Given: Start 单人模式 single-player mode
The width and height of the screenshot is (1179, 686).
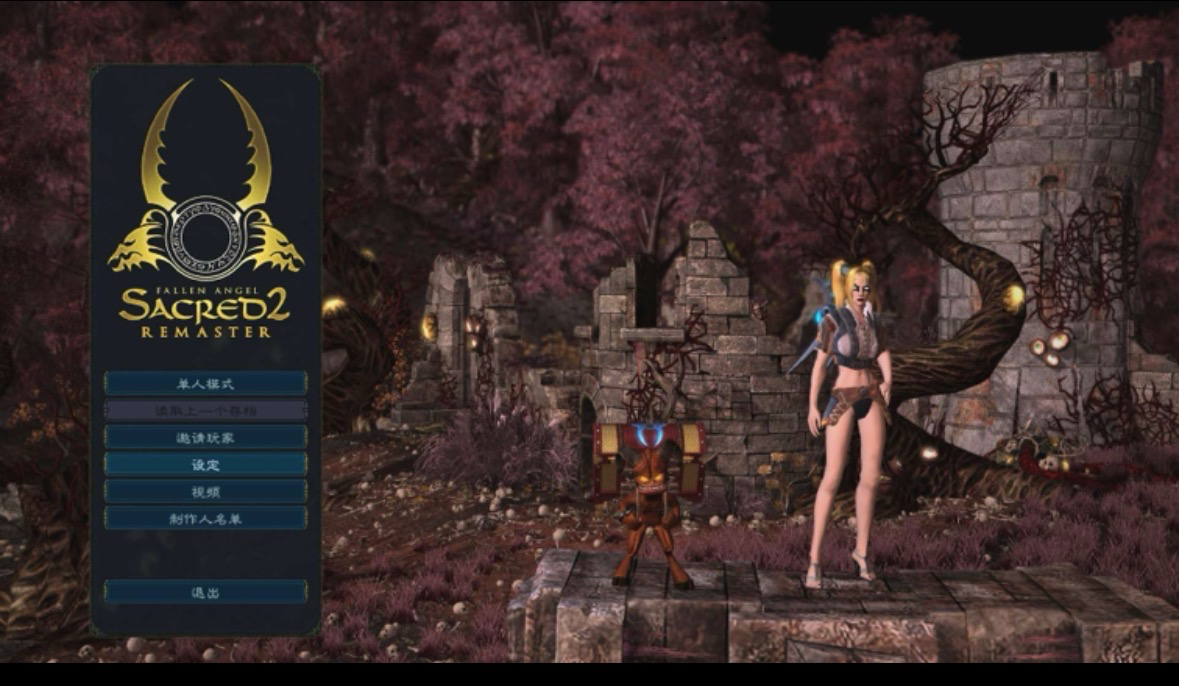Looking at the screenshot, I should pyautogui.click(x=205, y=383).
